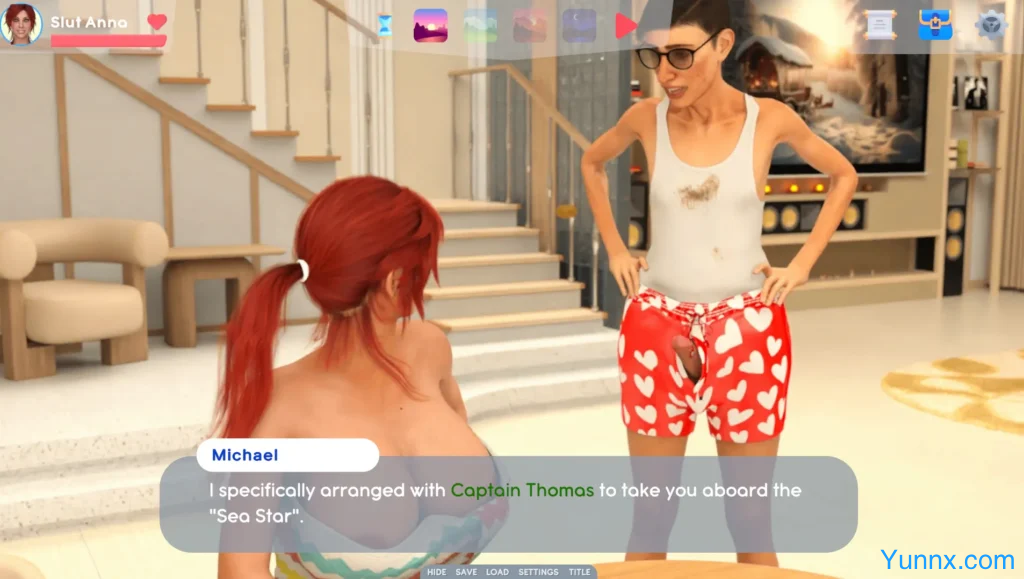Select the sunrise morning time icon
The height and width of the screenshot is (579, 1024).
point(430,25)
